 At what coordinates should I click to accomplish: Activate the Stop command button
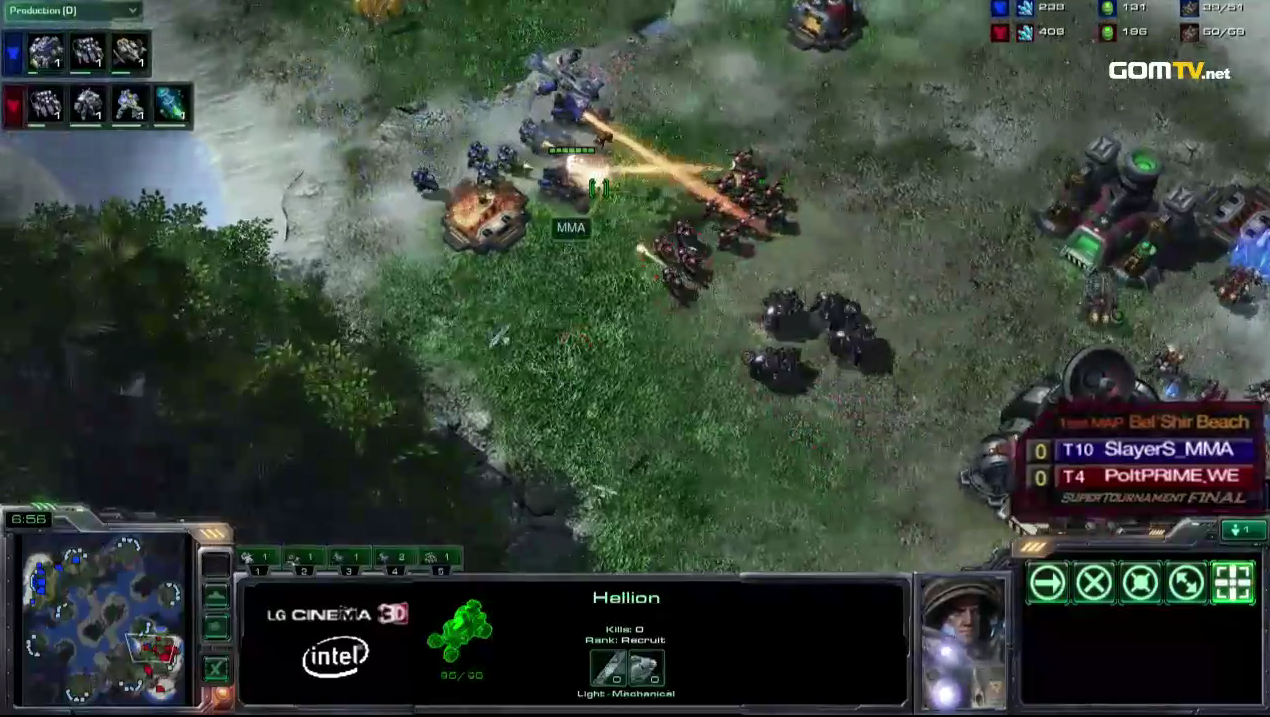click(1094, 582)
